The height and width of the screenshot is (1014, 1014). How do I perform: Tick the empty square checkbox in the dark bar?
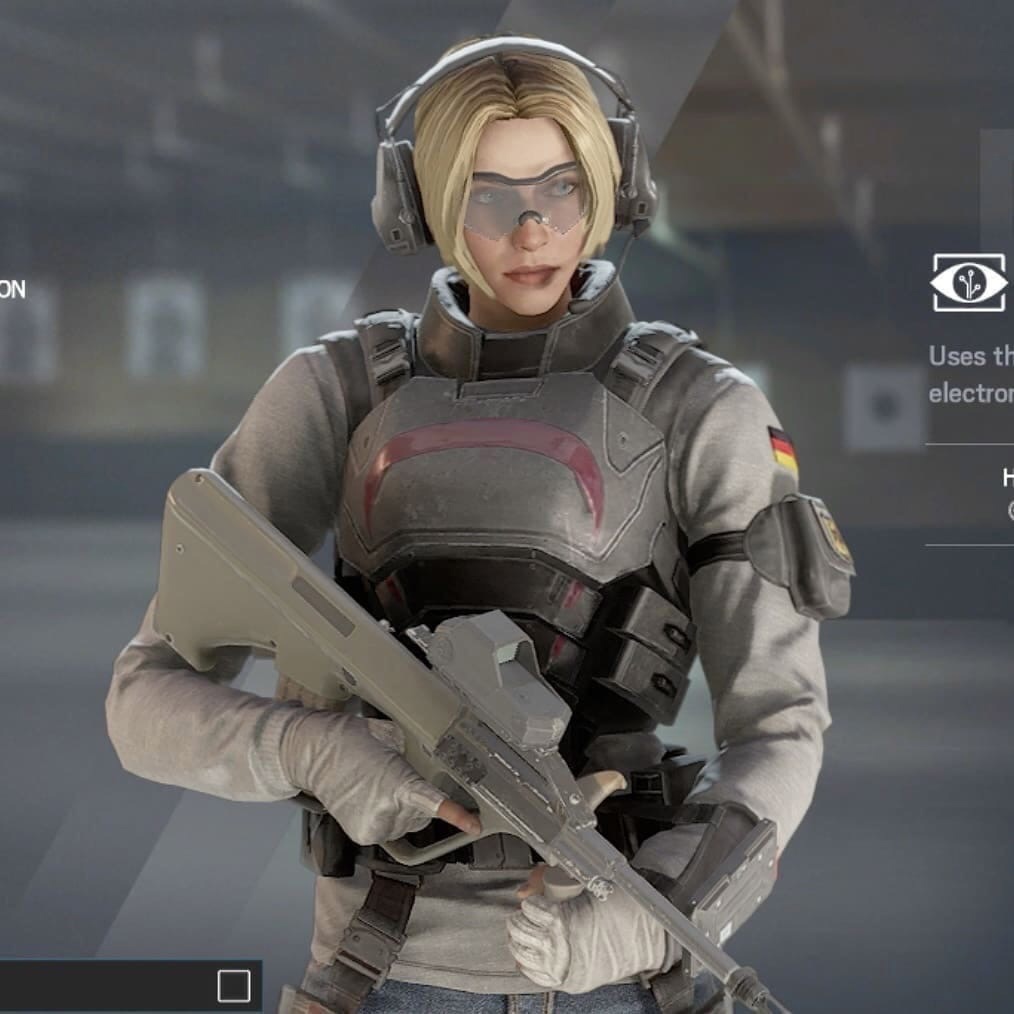pyautogui.click(x=233, y=987)
